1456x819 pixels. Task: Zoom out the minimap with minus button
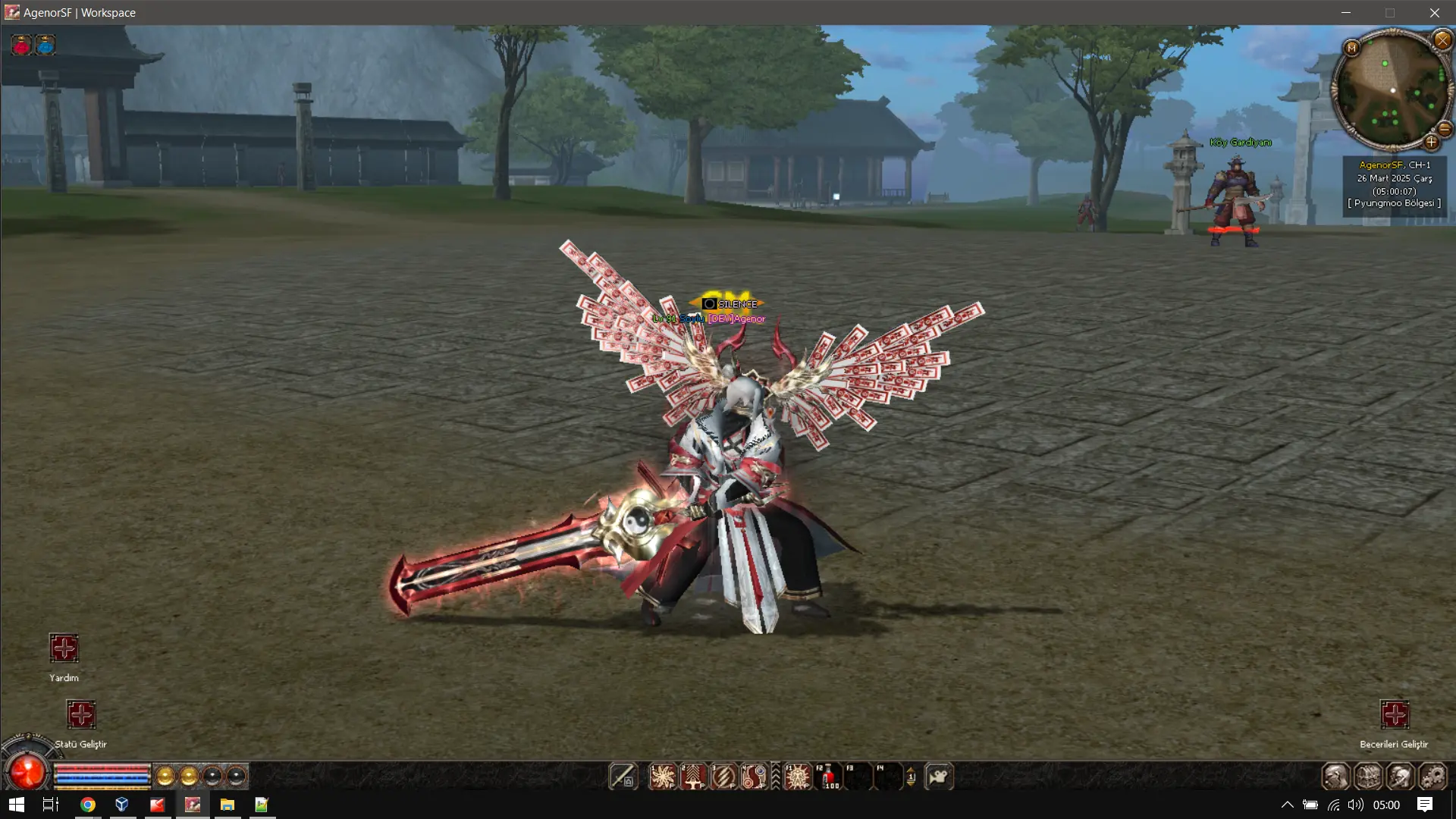(1445, 129)
